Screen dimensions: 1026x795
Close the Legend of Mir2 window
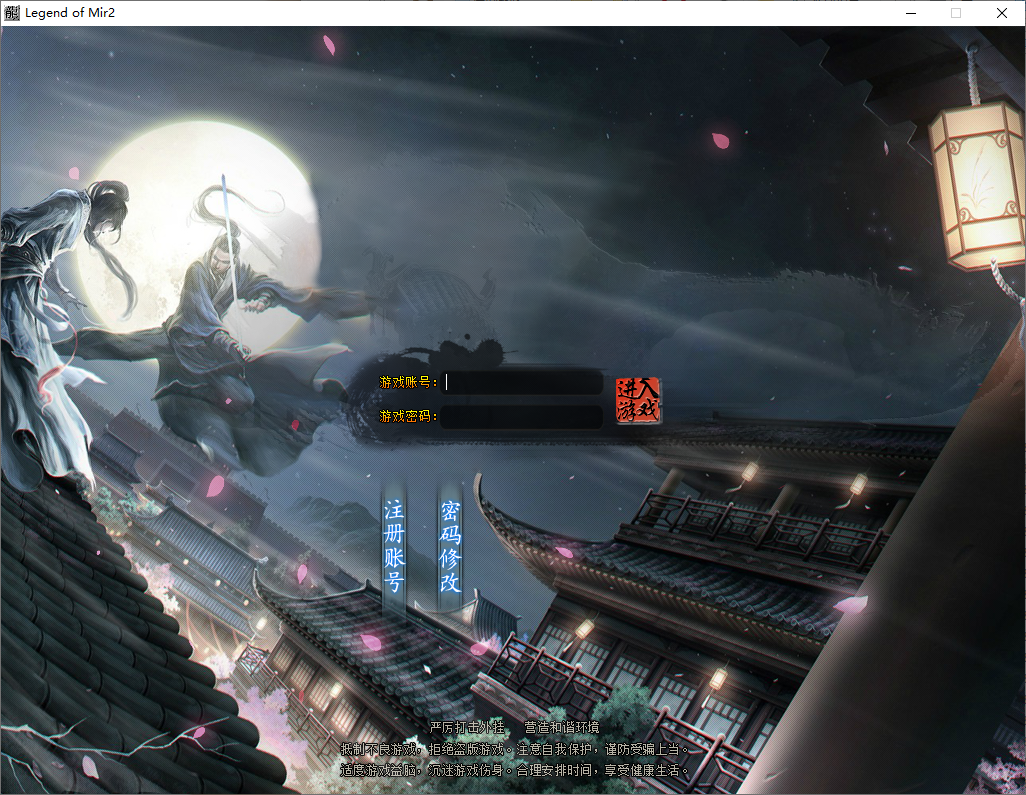tap(1001, 13)
